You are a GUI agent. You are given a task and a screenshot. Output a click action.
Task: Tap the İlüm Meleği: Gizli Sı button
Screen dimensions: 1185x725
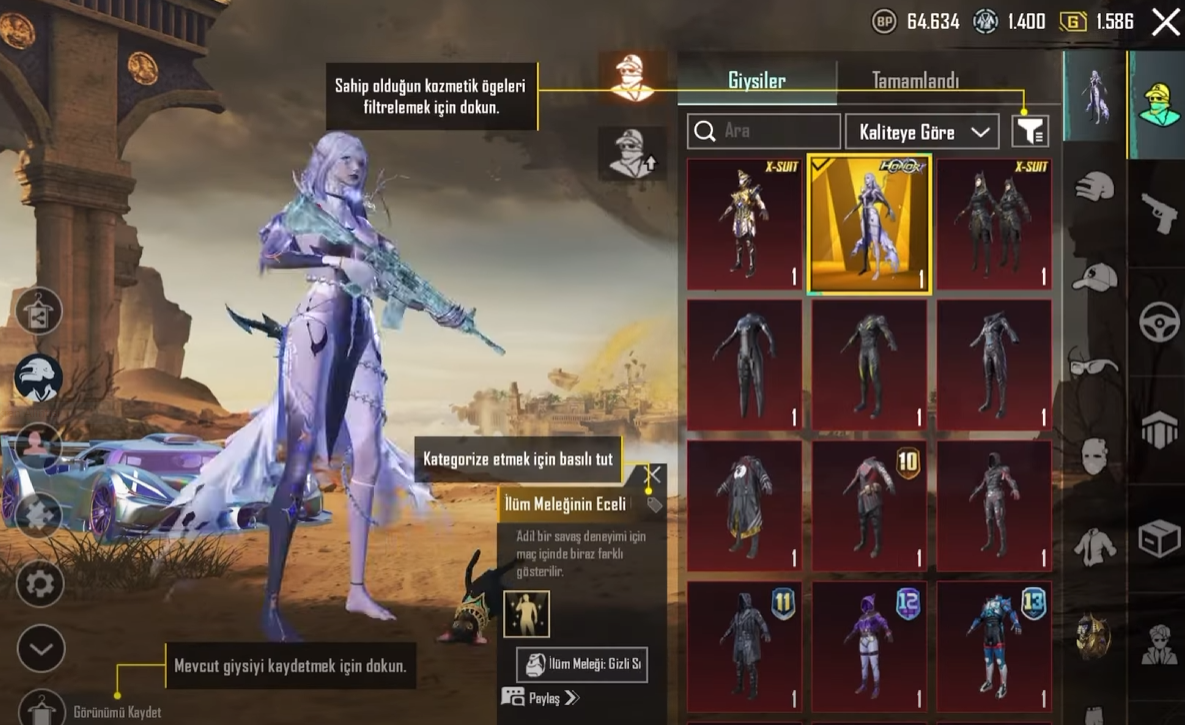click(582, 665)
